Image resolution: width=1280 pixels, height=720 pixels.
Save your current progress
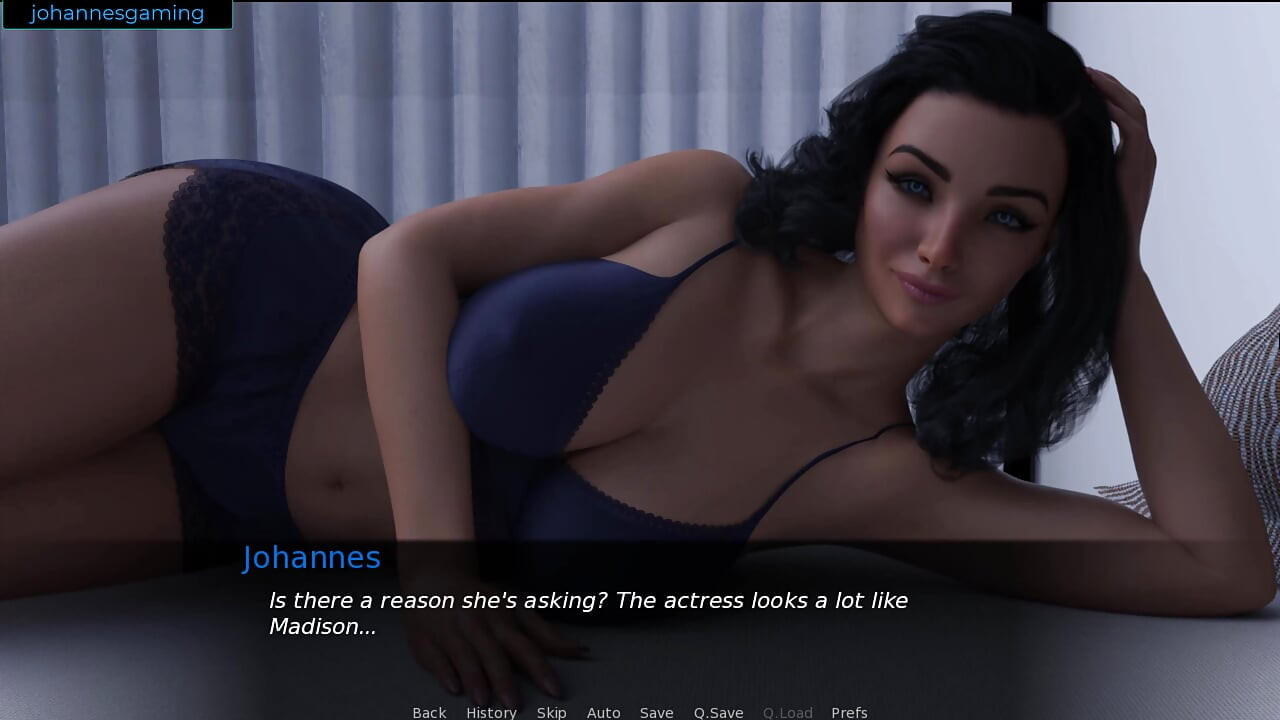pyautogui.click(x=656, y=712)
